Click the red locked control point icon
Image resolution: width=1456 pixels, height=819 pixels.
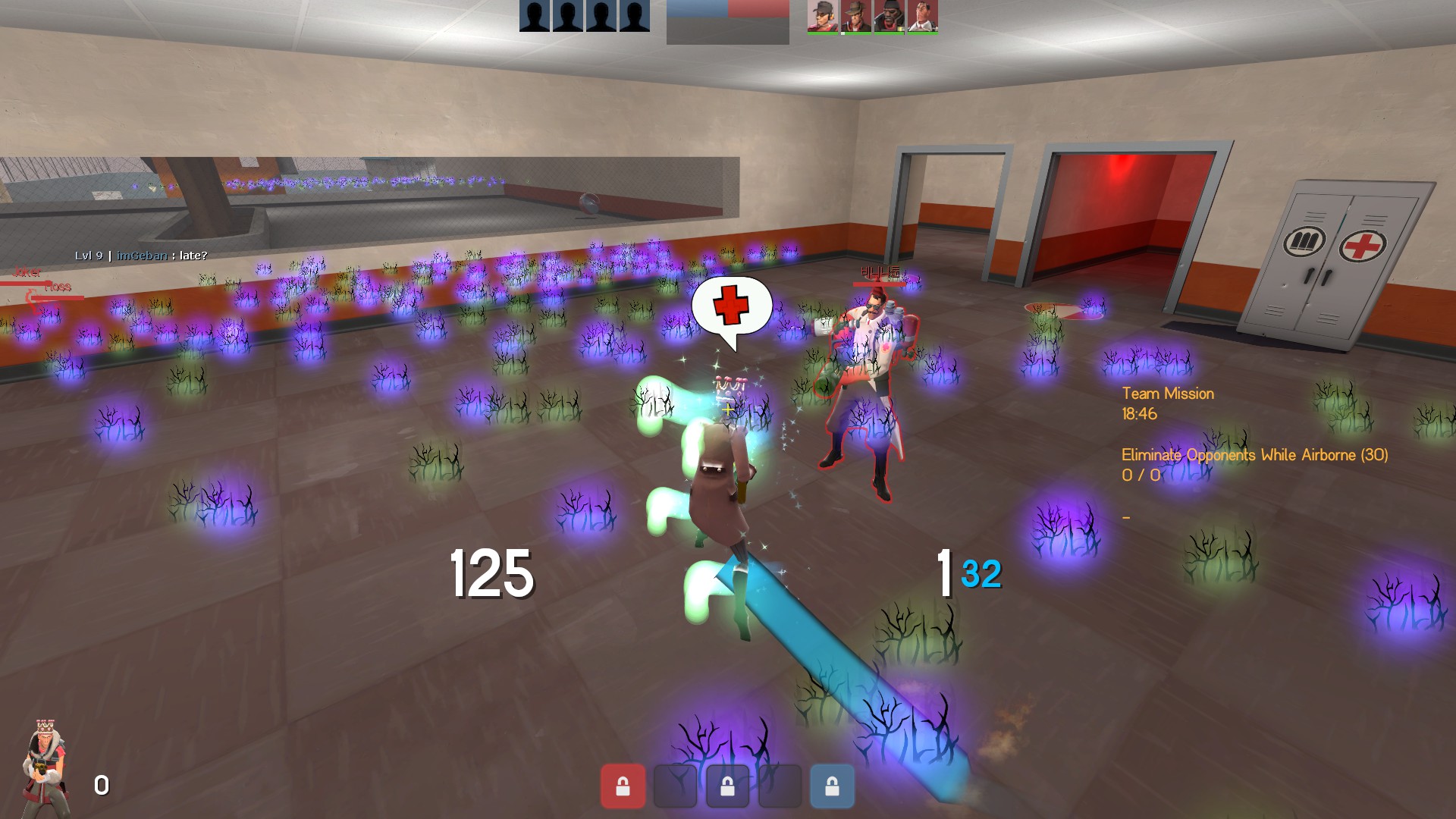[623, 786]
